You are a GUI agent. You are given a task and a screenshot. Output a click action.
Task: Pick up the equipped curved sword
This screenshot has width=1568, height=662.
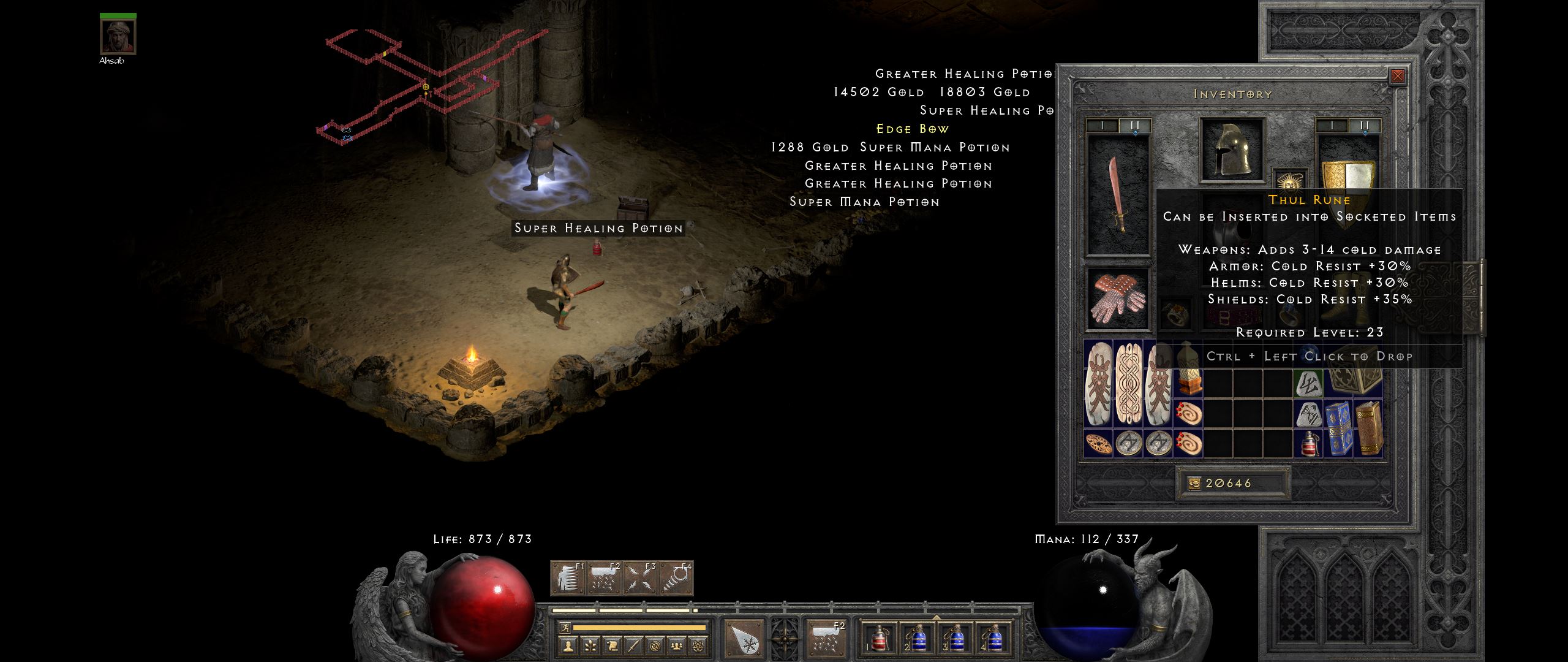point(1118,195)
